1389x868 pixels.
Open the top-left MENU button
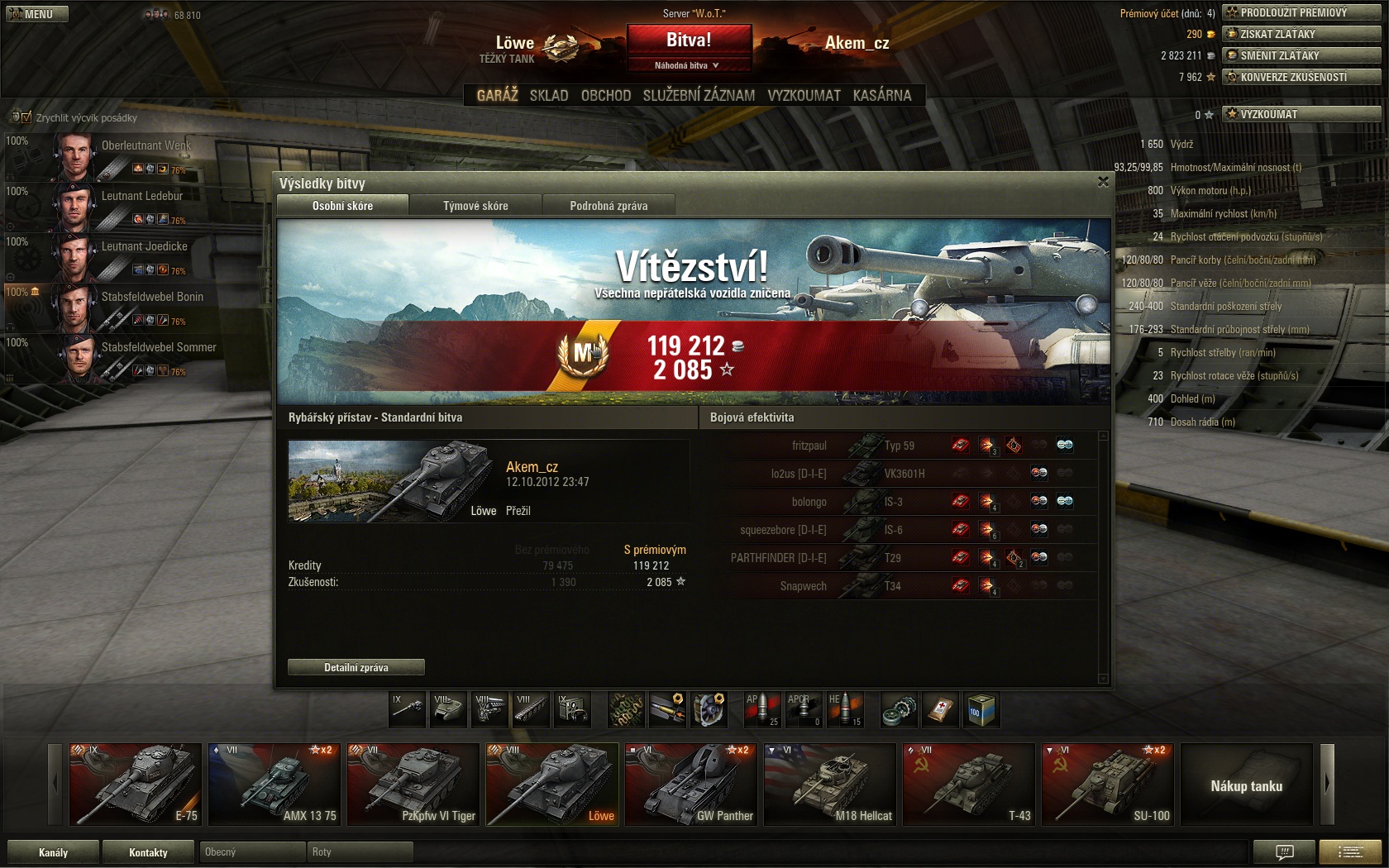(x=36, y=14)
